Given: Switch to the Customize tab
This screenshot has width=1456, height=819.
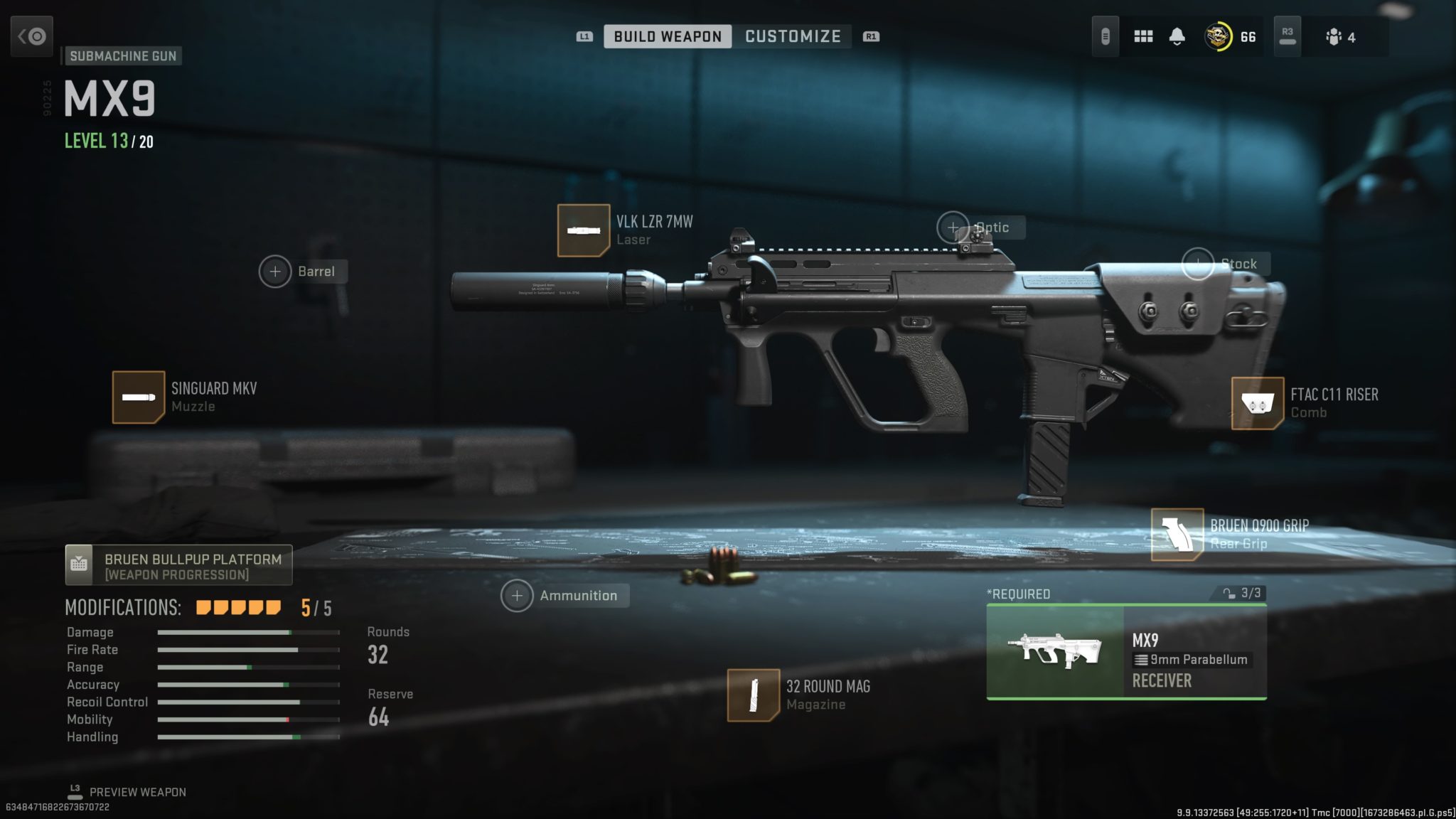Looking at the screenshot, I should tap(793, 36).
